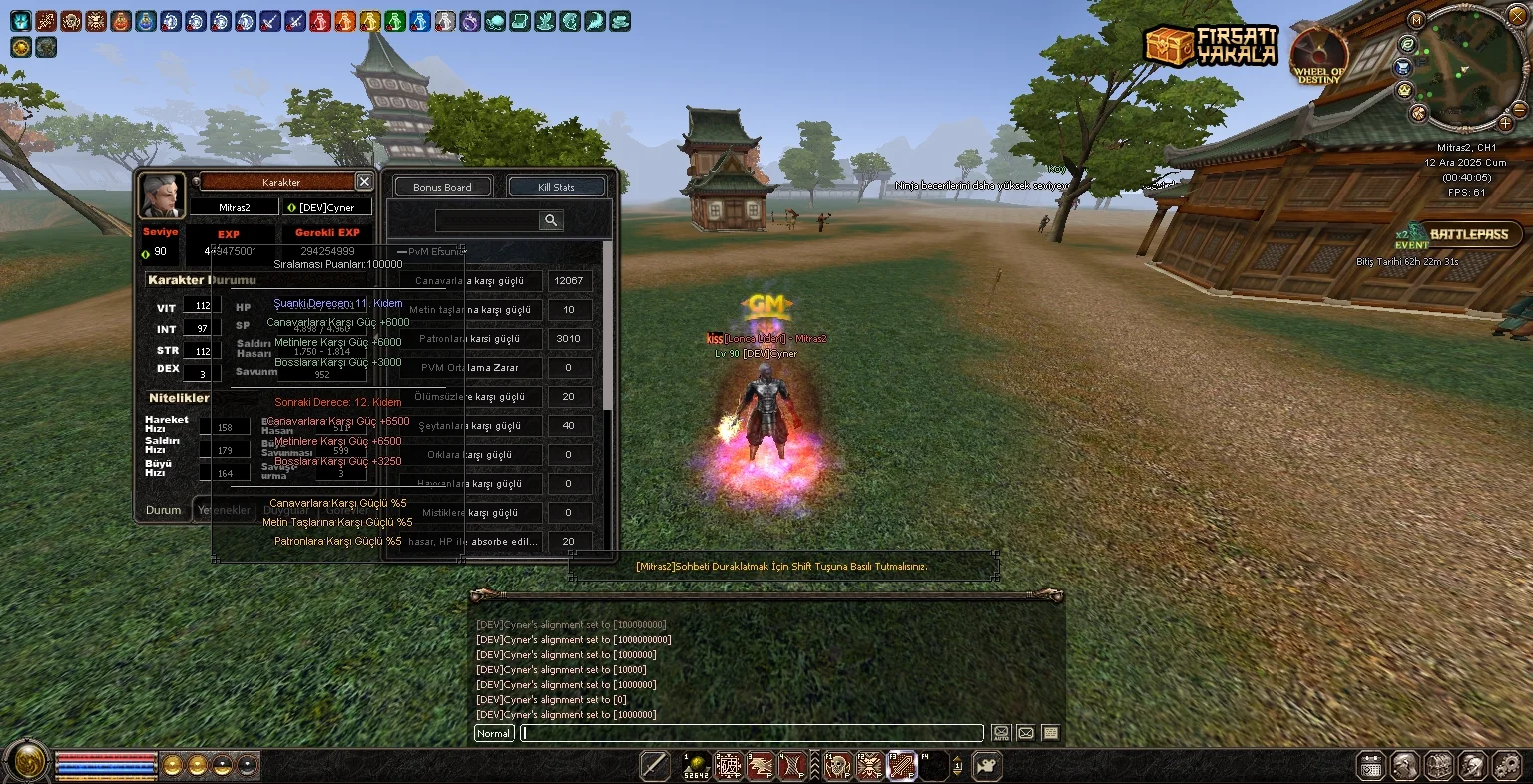
Task: Select the Durum tab in character window
Action: [163, 510]
